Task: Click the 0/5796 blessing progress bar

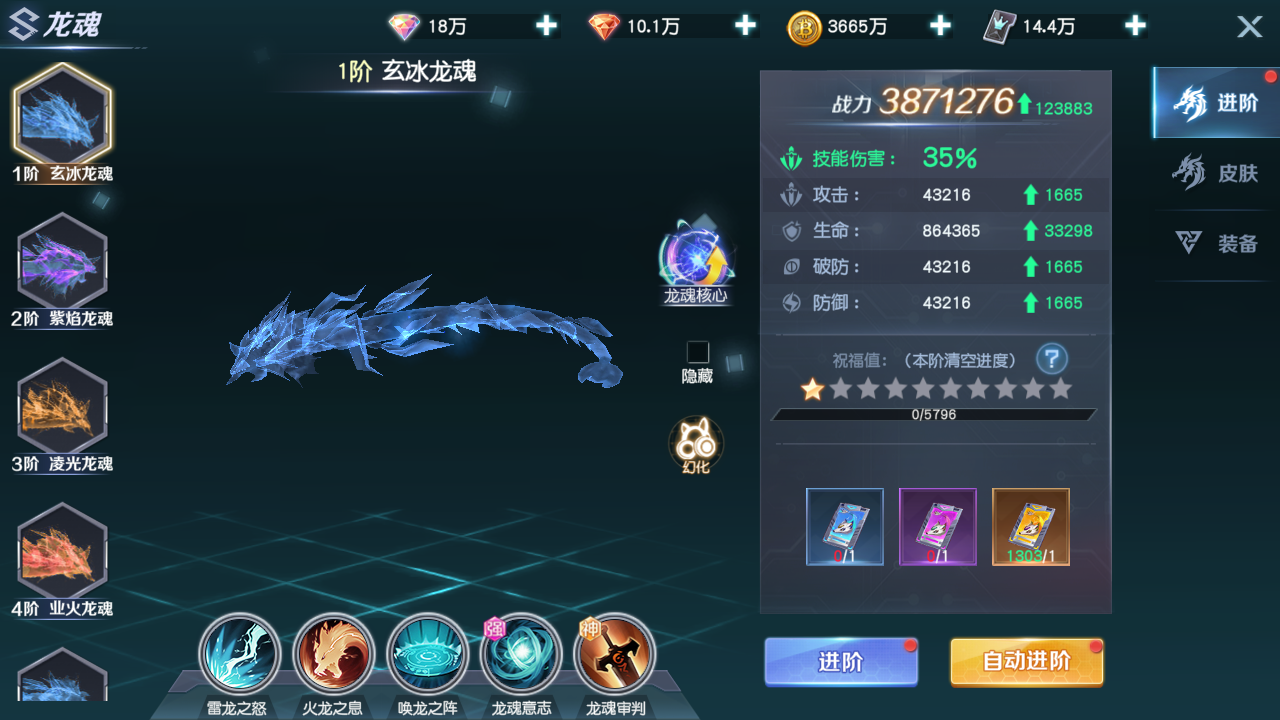Action: click(x=934, y=414)
